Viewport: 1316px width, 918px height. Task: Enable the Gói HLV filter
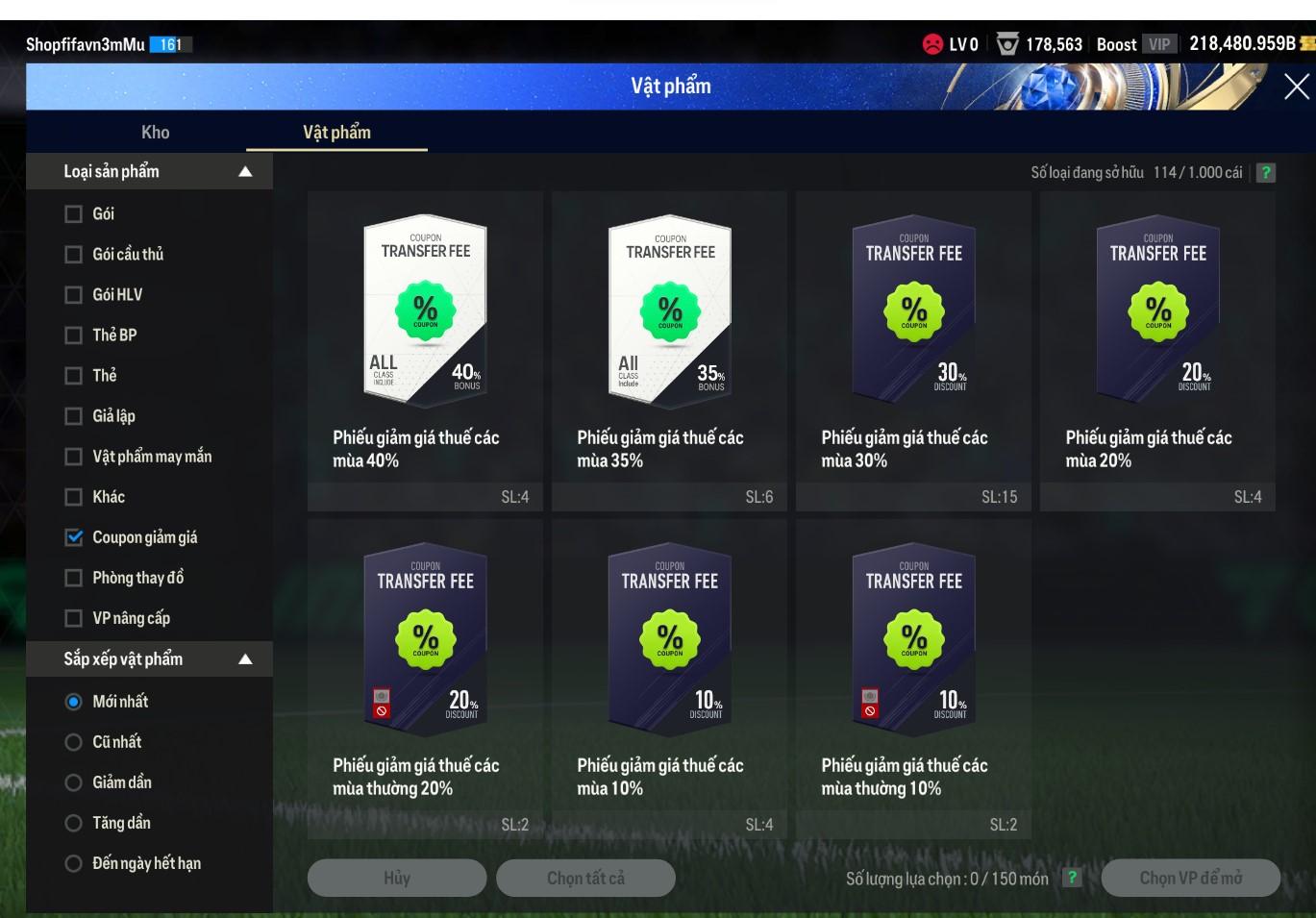pyautogui.click(x=73, y=295)
